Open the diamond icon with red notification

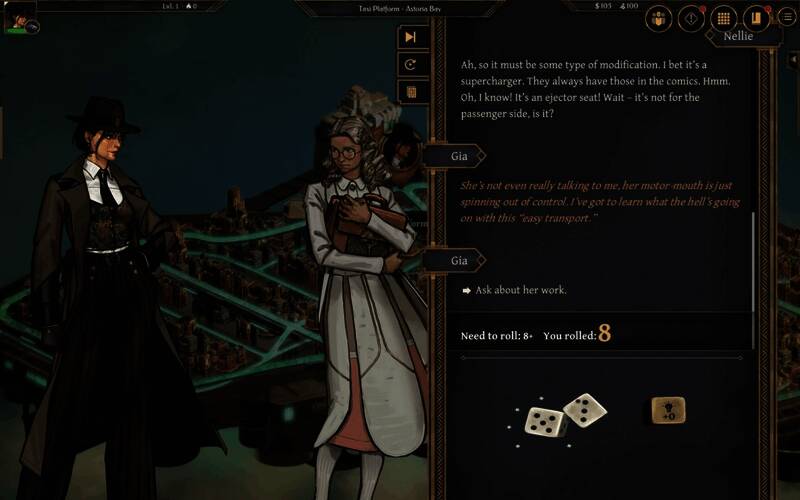691,18
